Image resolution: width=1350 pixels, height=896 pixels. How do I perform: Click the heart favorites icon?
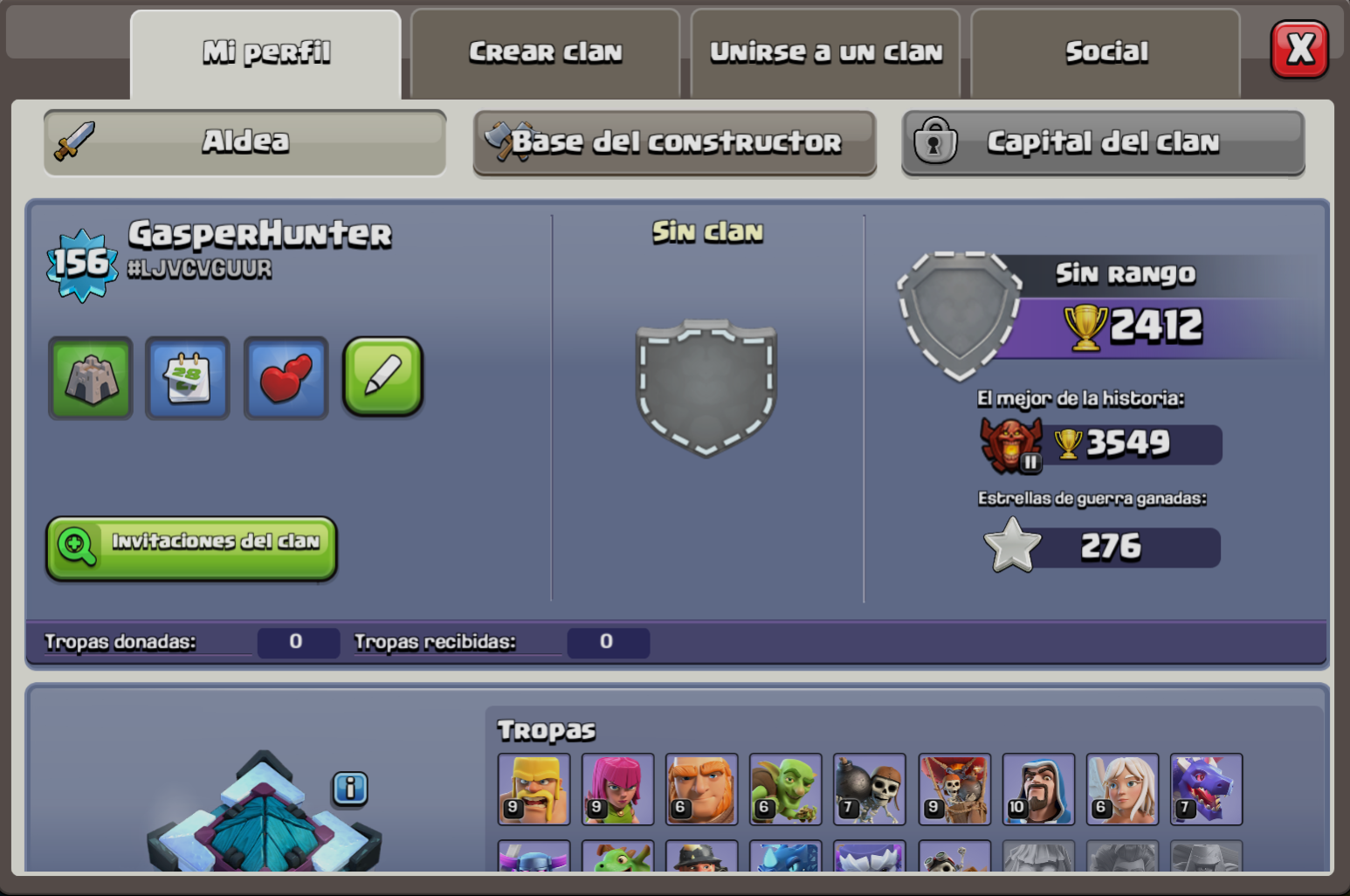click(286, 378)
